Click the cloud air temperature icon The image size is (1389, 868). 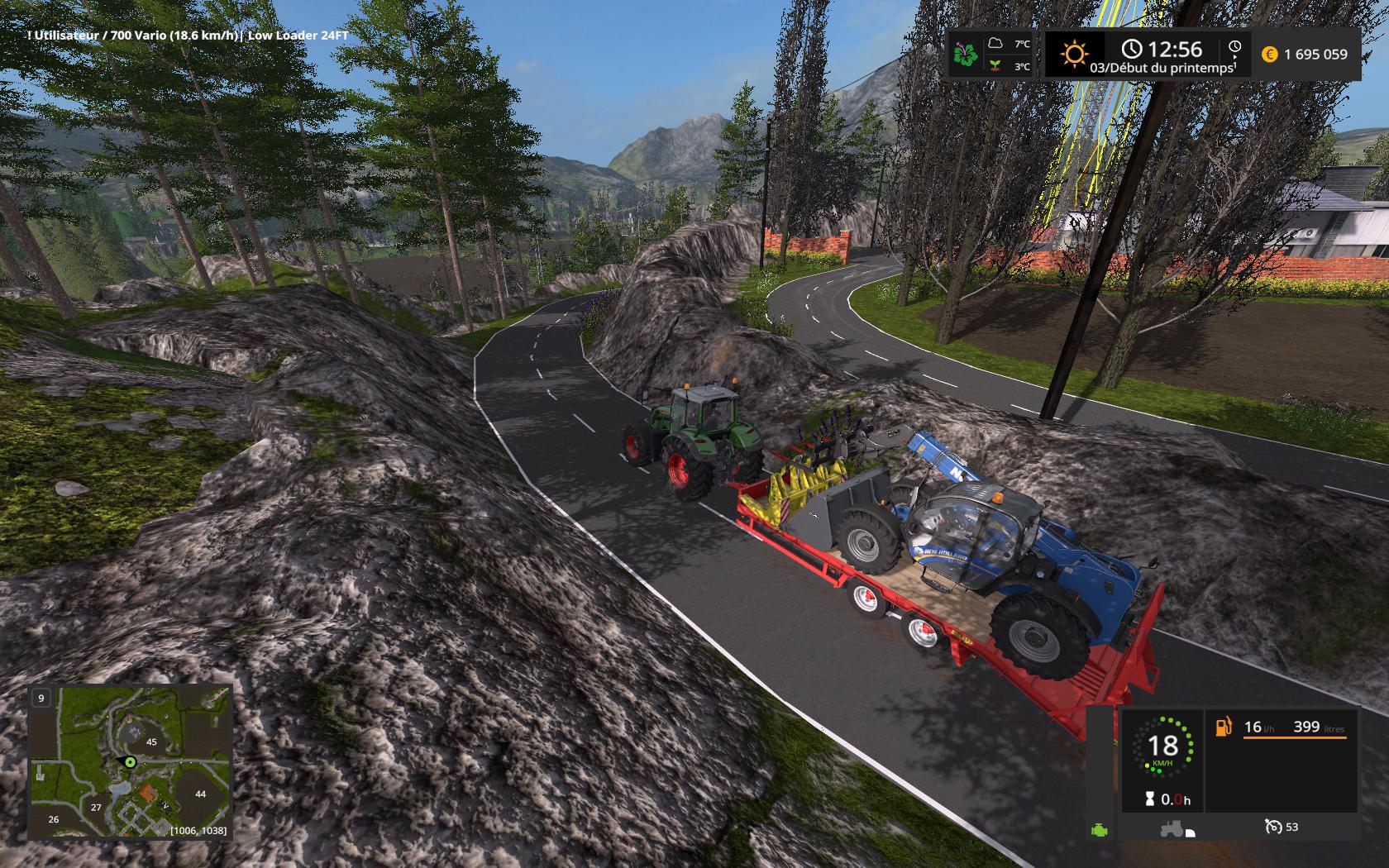coord(996,43)
